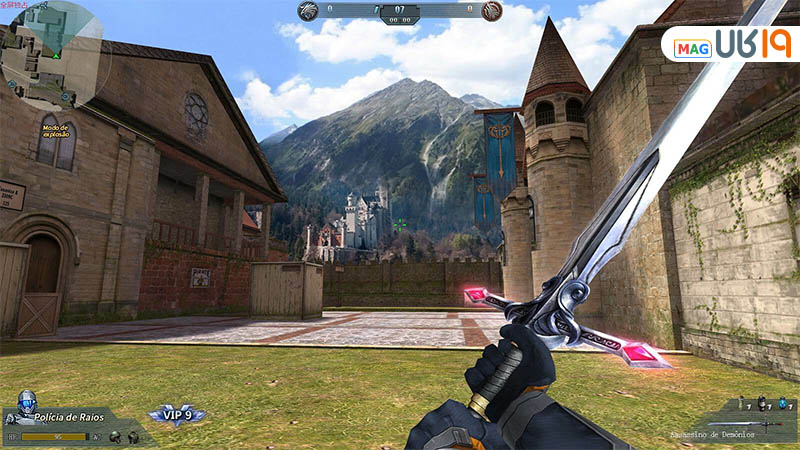
Task: Click the VIP 9 badge
Action: 177,414
